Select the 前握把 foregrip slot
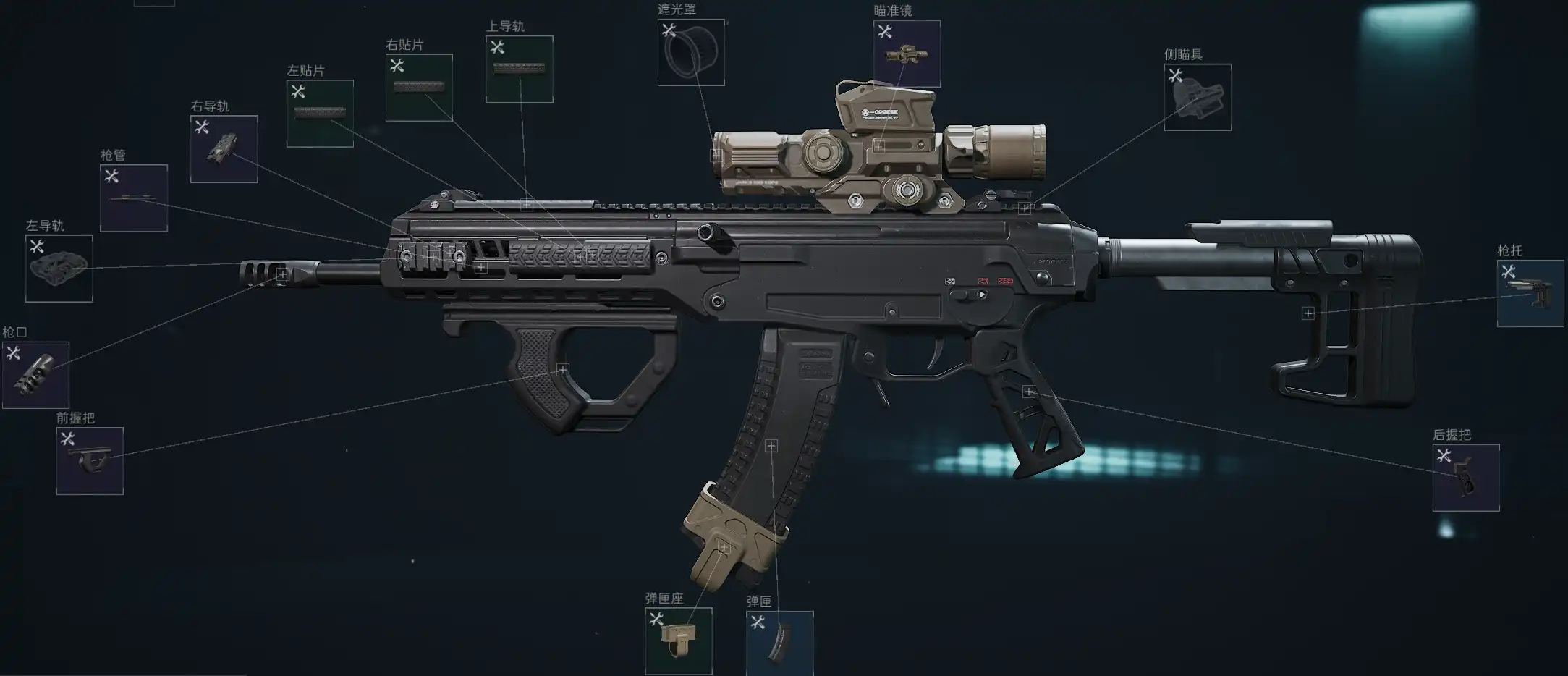 [x=90, y=461]
